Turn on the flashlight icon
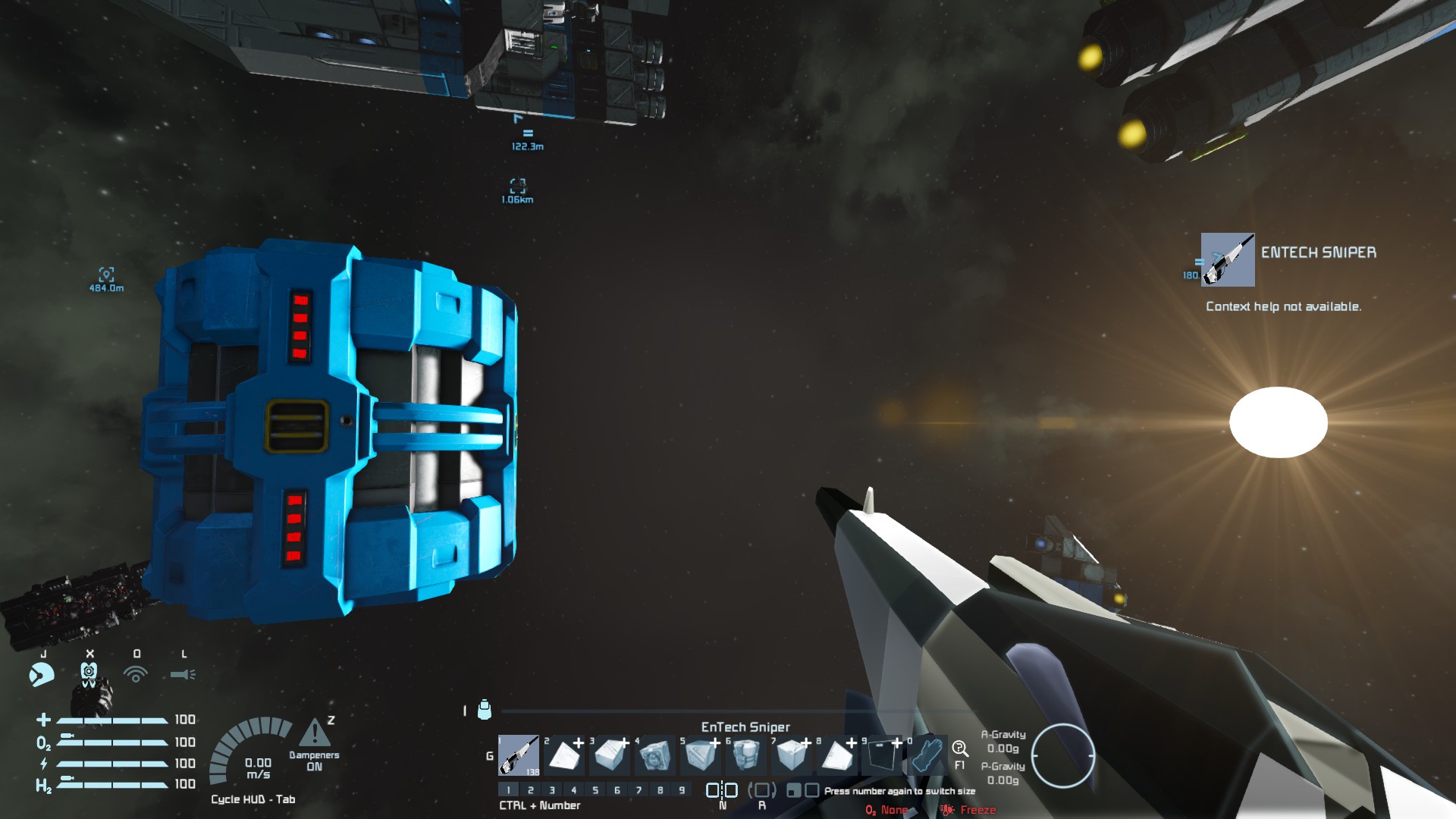Screen dimensions: 1456x819 [183, 673]
